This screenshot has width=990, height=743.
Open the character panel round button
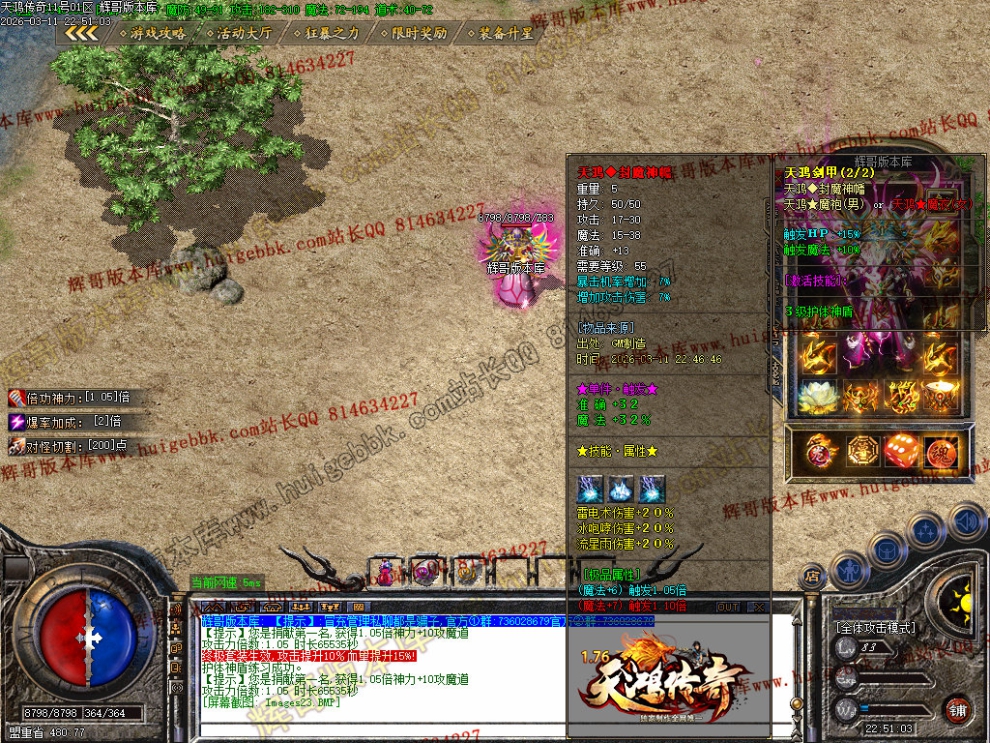coord(849,567)
